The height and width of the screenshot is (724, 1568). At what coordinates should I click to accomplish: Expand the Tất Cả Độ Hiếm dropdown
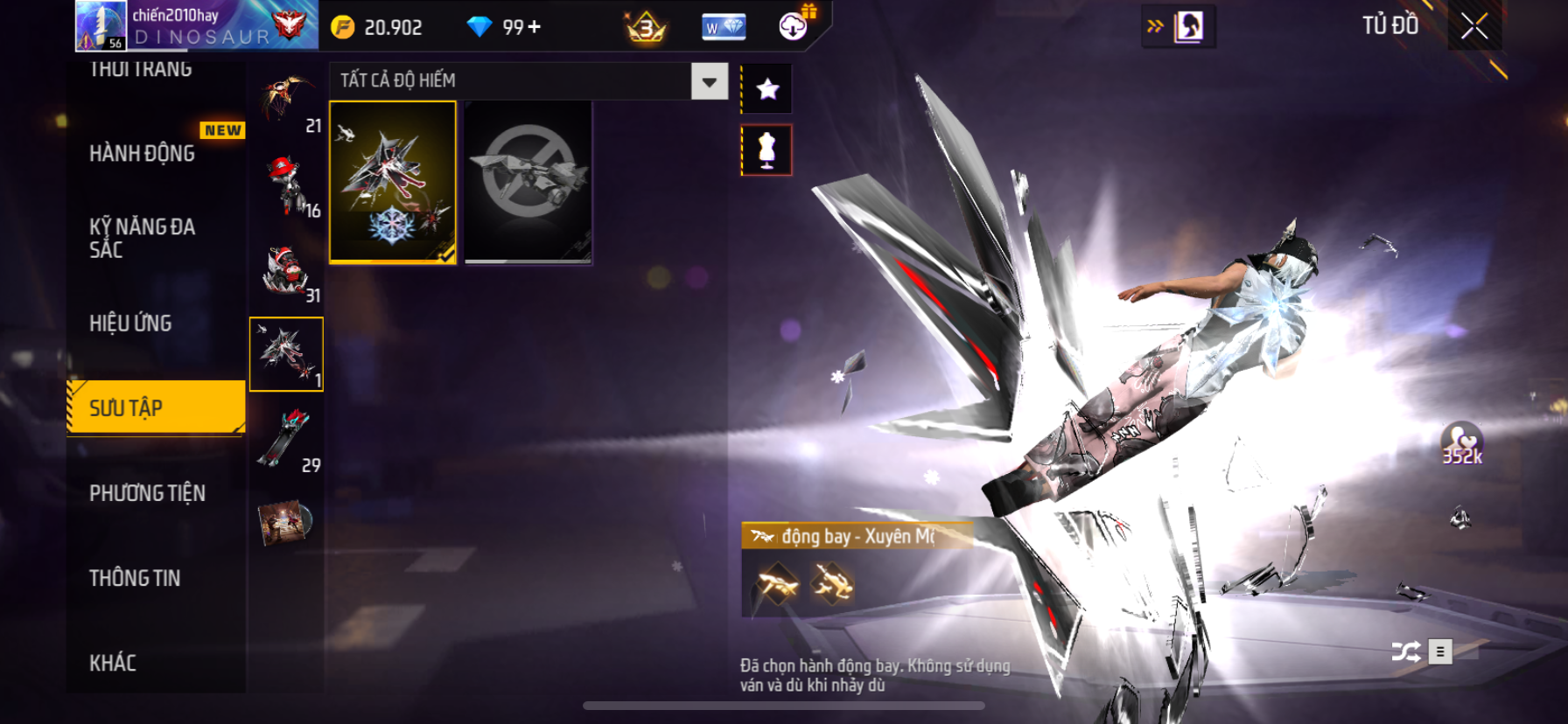coord(710,81)
